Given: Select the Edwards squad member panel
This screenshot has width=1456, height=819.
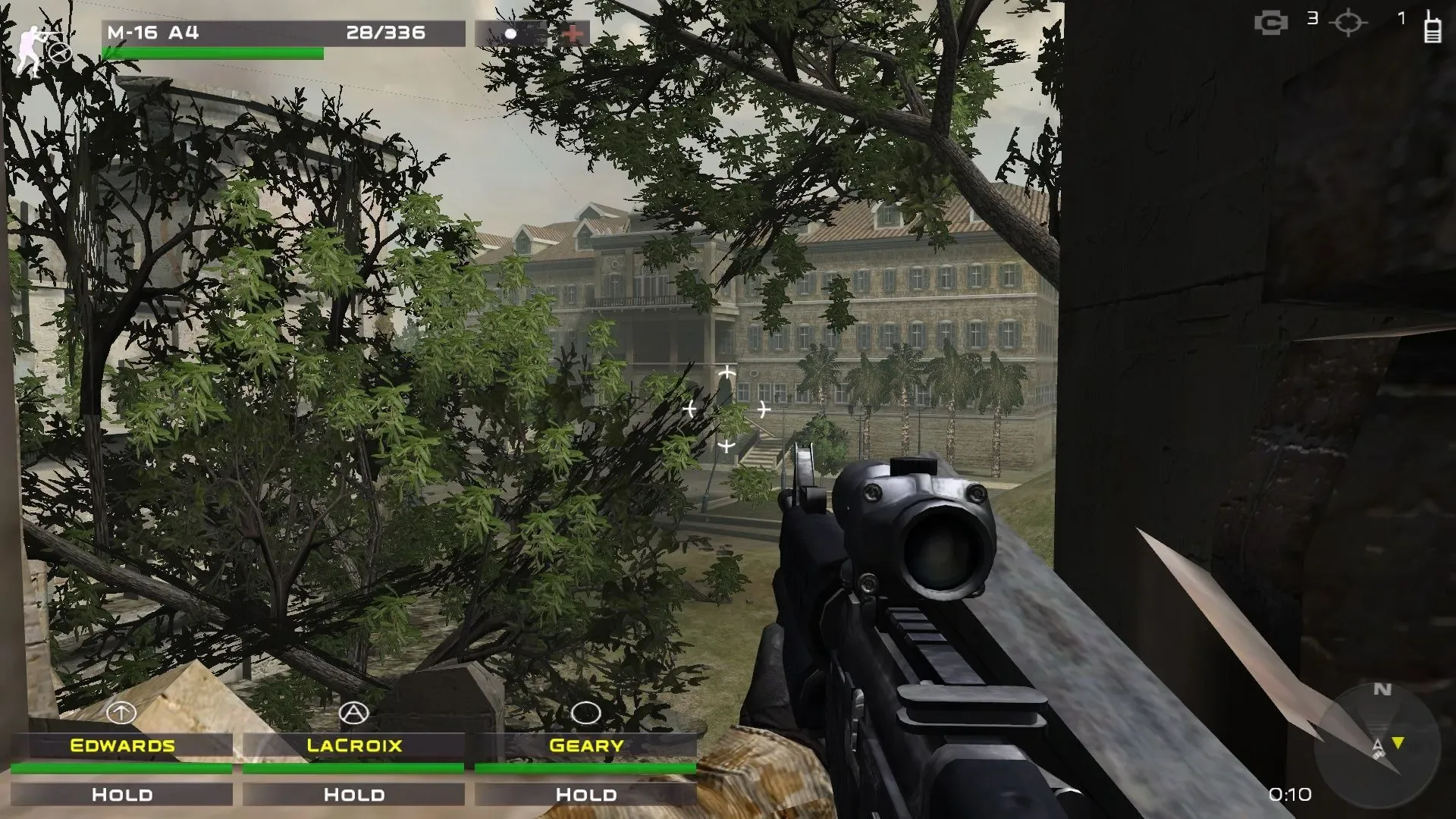Looking at the screenshot, I should pyautogui.click(x=121, y=745).
